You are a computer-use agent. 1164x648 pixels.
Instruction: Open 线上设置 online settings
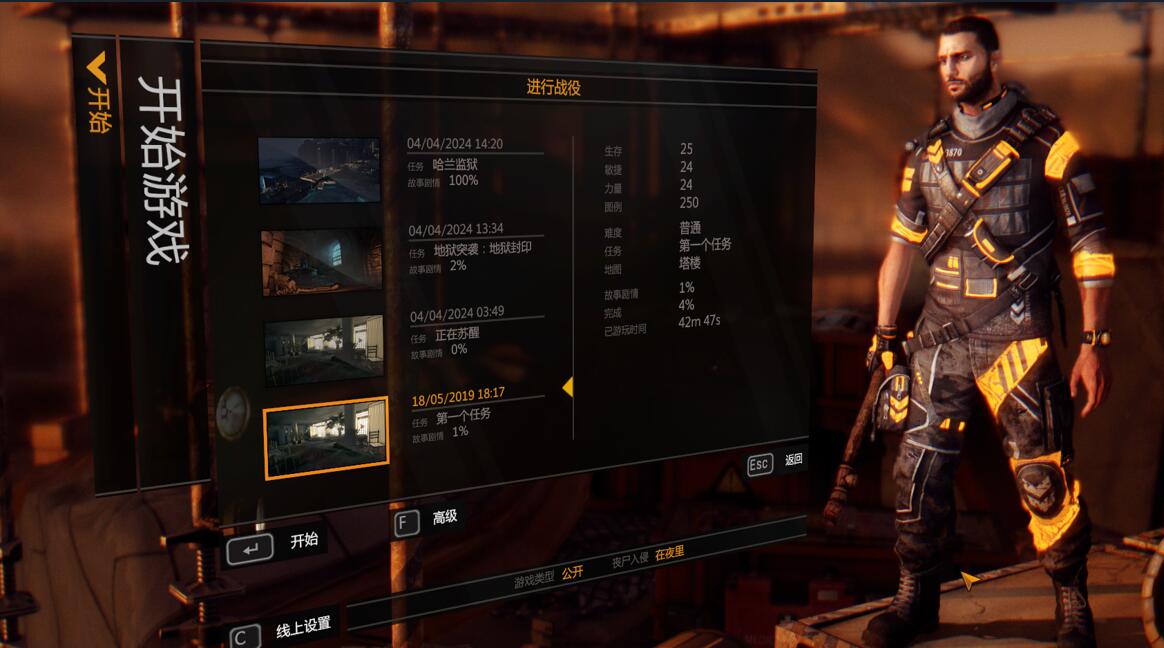click(x=286, y=629)
